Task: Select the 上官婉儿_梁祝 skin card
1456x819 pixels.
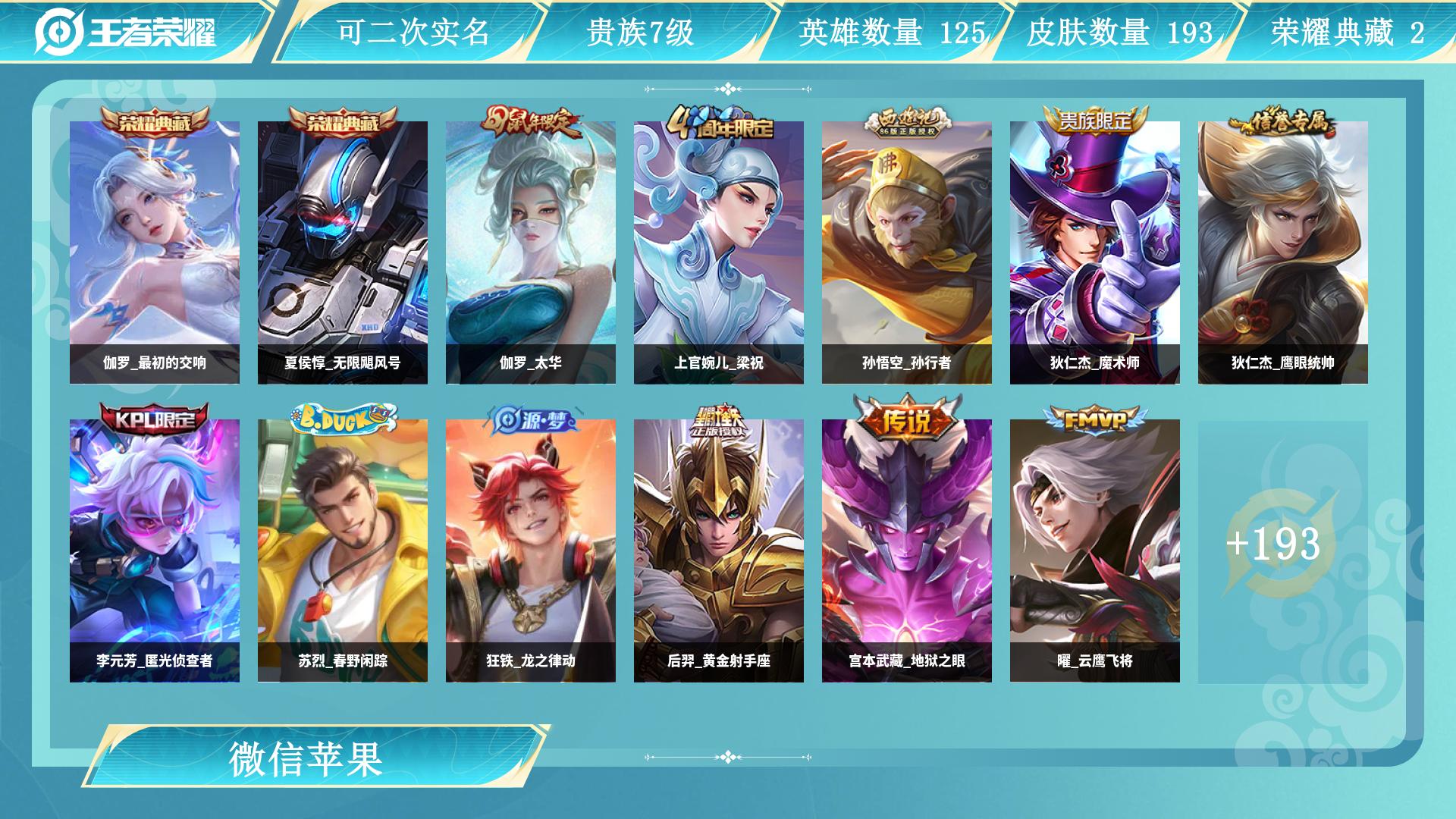Action: (x=719, y=252)
